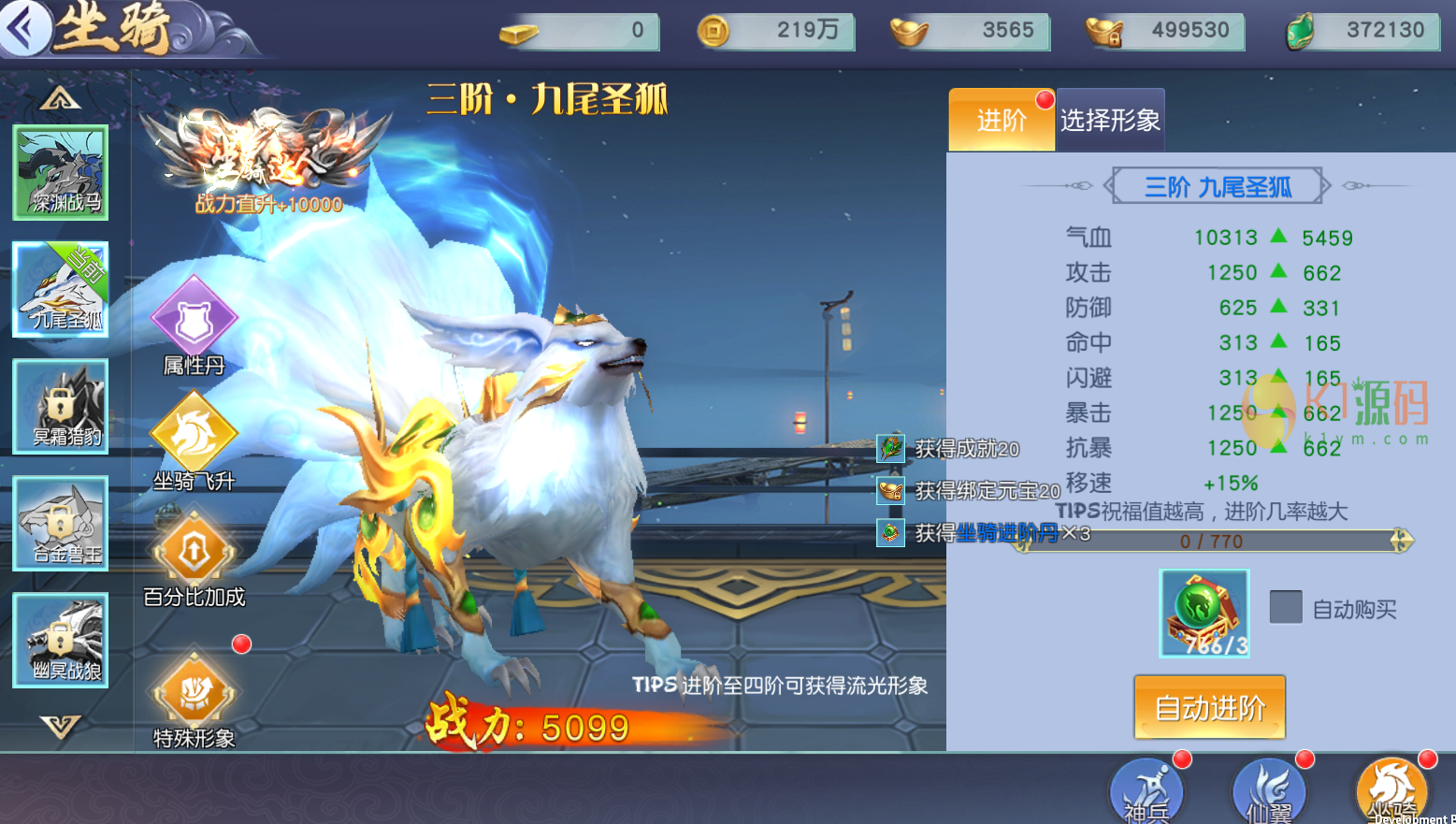Toggle the 自动购买 checkbox
This screenshot has height=824, width=1456.
coord(1286,607)
